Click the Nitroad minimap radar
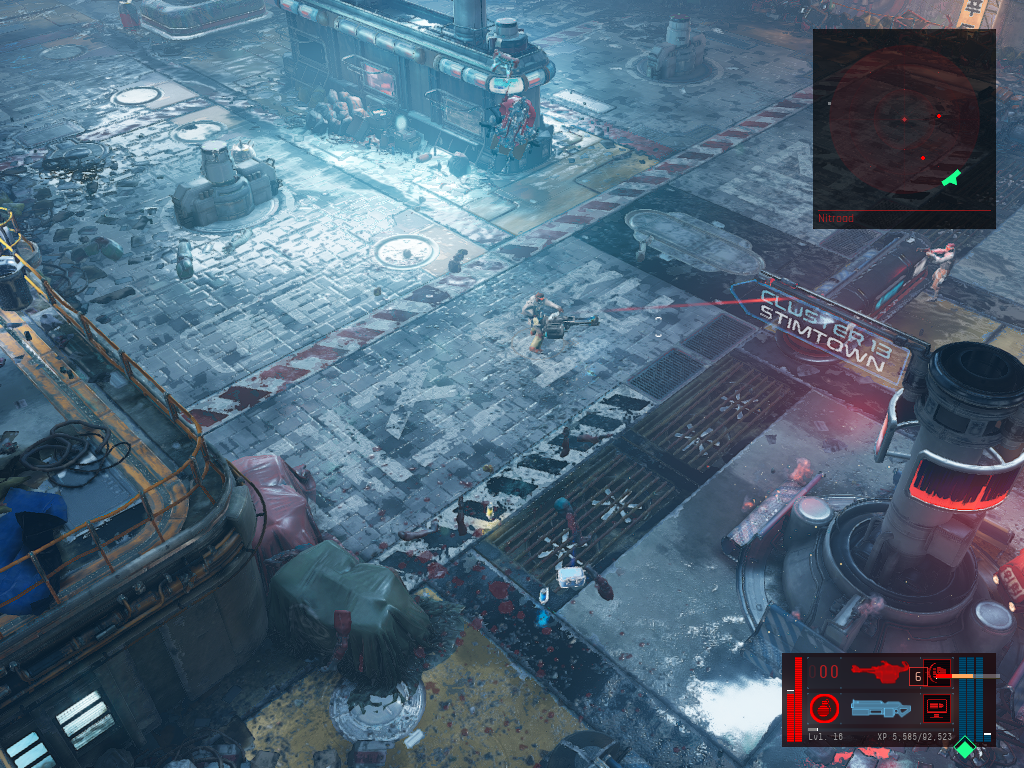Screen dimensions: 1024x768 (x=903, y=120)
